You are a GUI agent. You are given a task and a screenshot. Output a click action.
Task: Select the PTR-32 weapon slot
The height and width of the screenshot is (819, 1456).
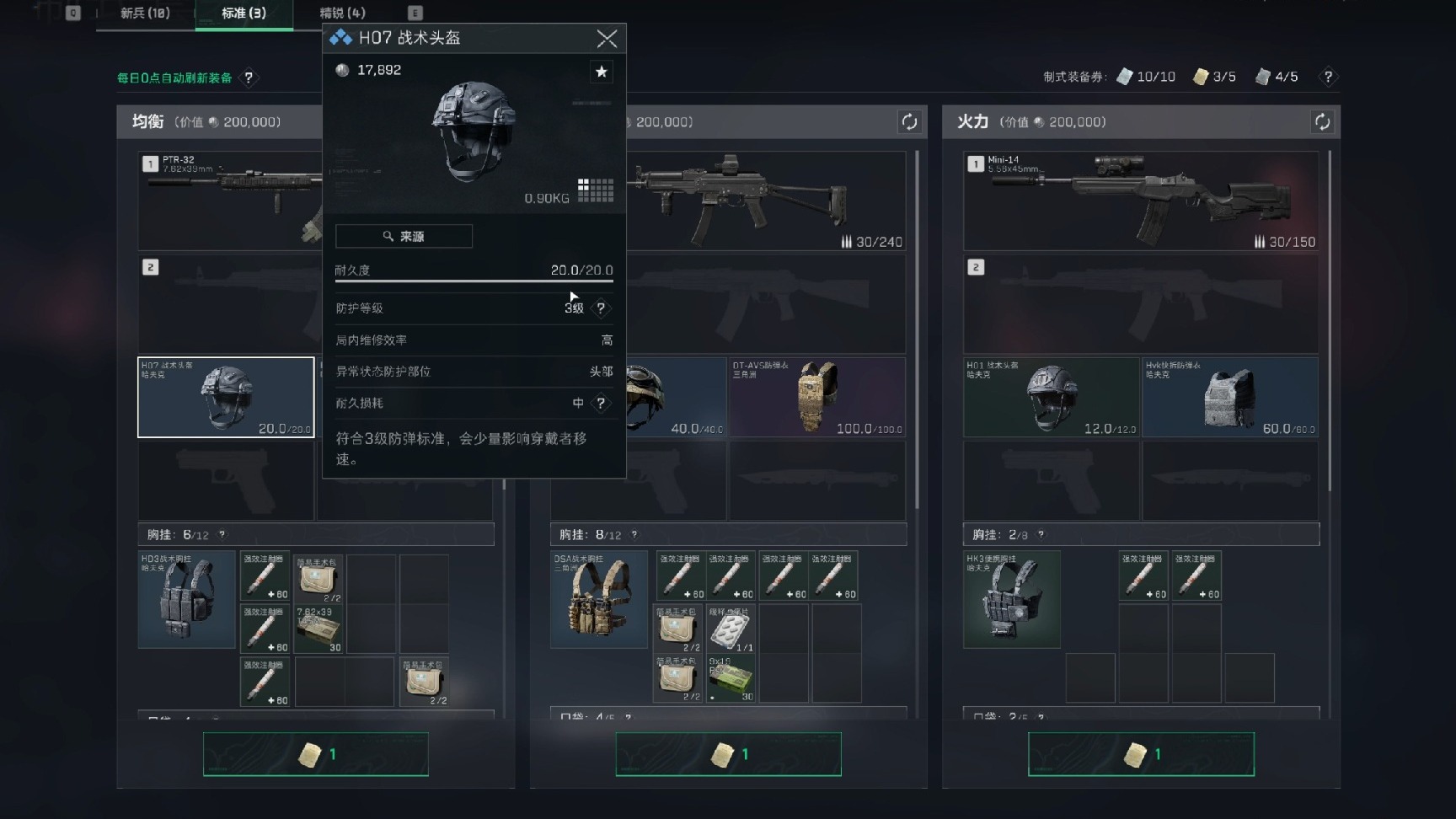coord(229,201)
